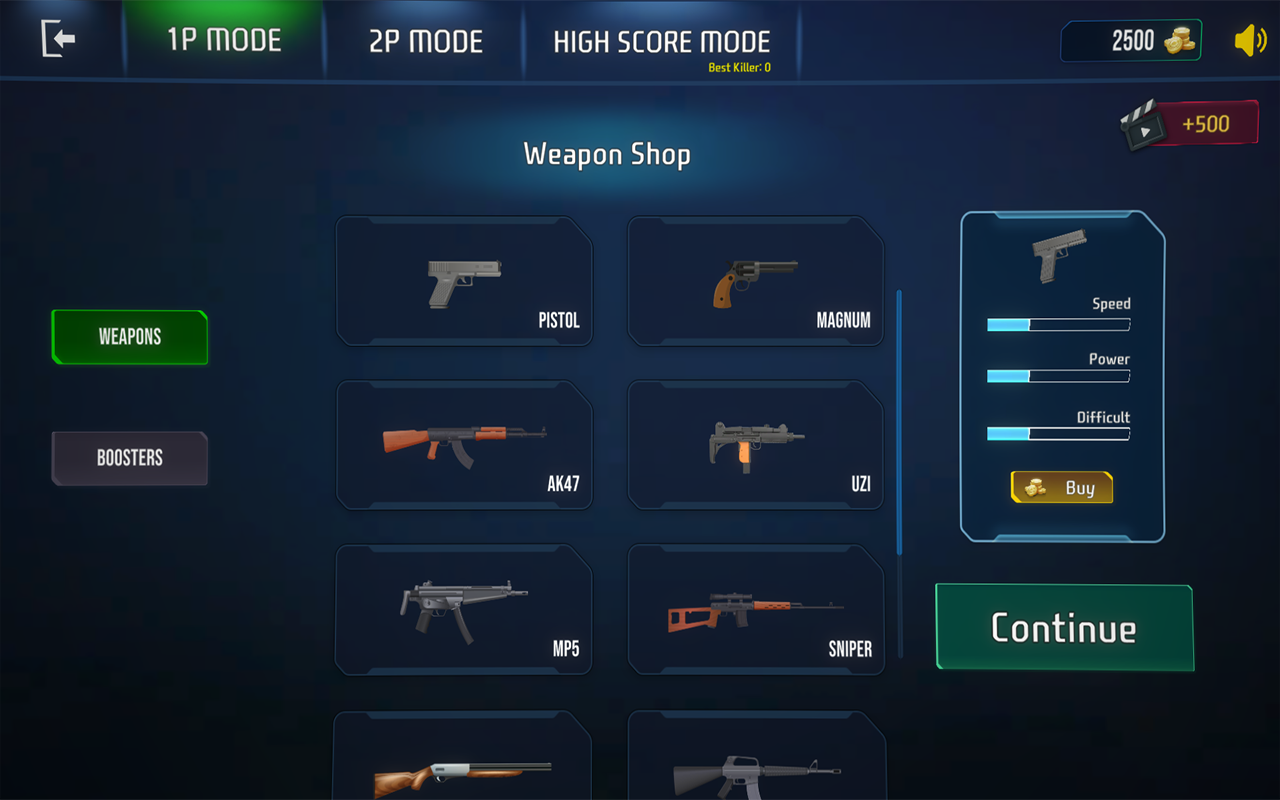Toggle the sound speaker icon

(x=1249, y=41)
